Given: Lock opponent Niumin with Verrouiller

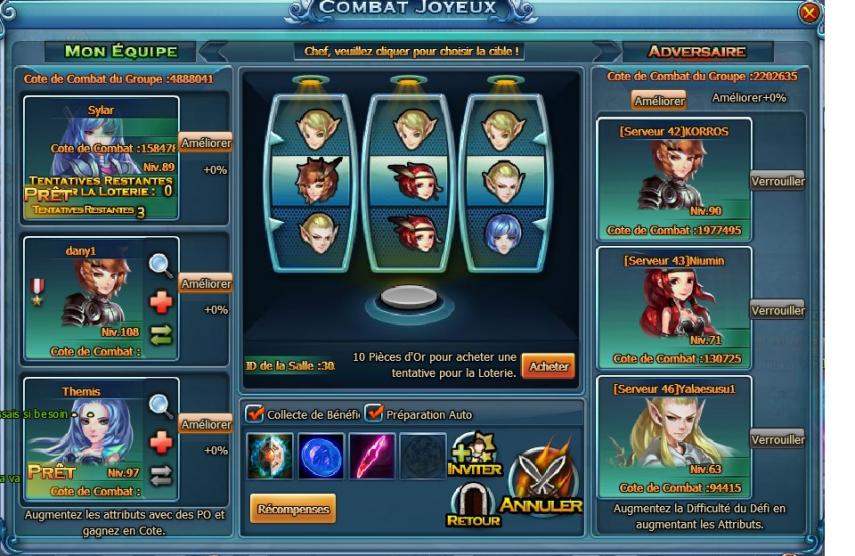Looking at the screenshot, I should coord(777,310).
